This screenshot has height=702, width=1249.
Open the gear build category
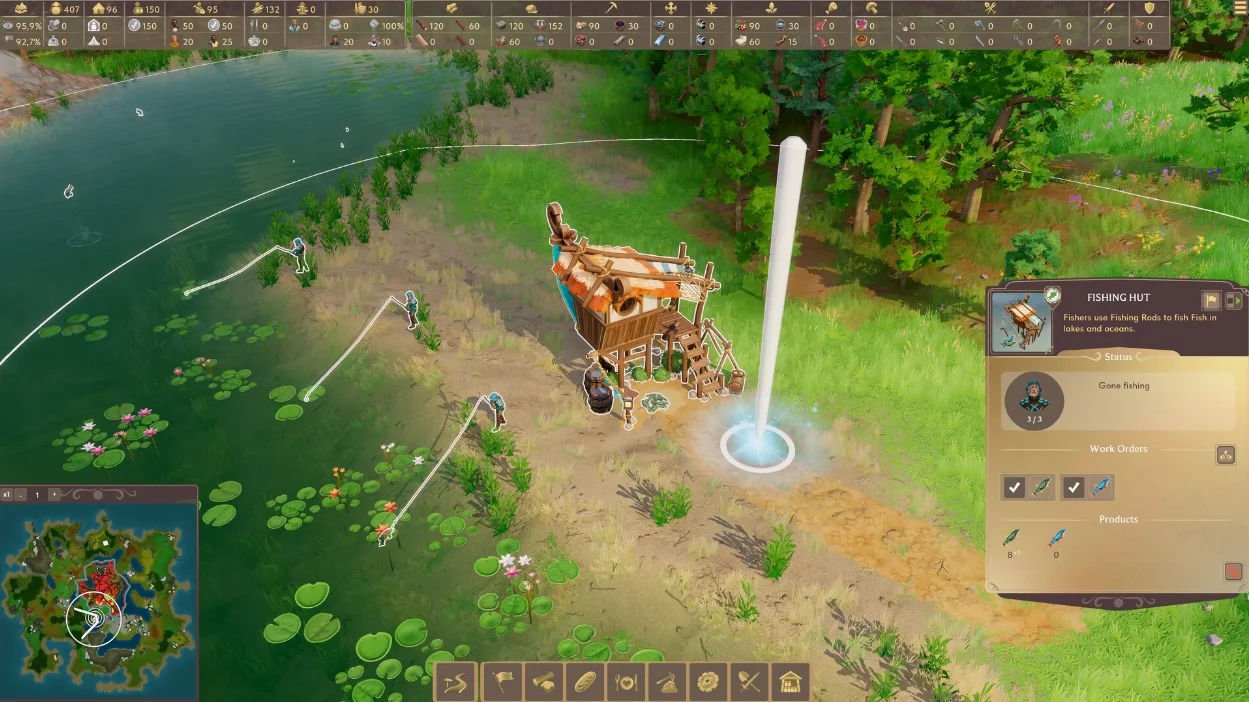tap(709, 682)
